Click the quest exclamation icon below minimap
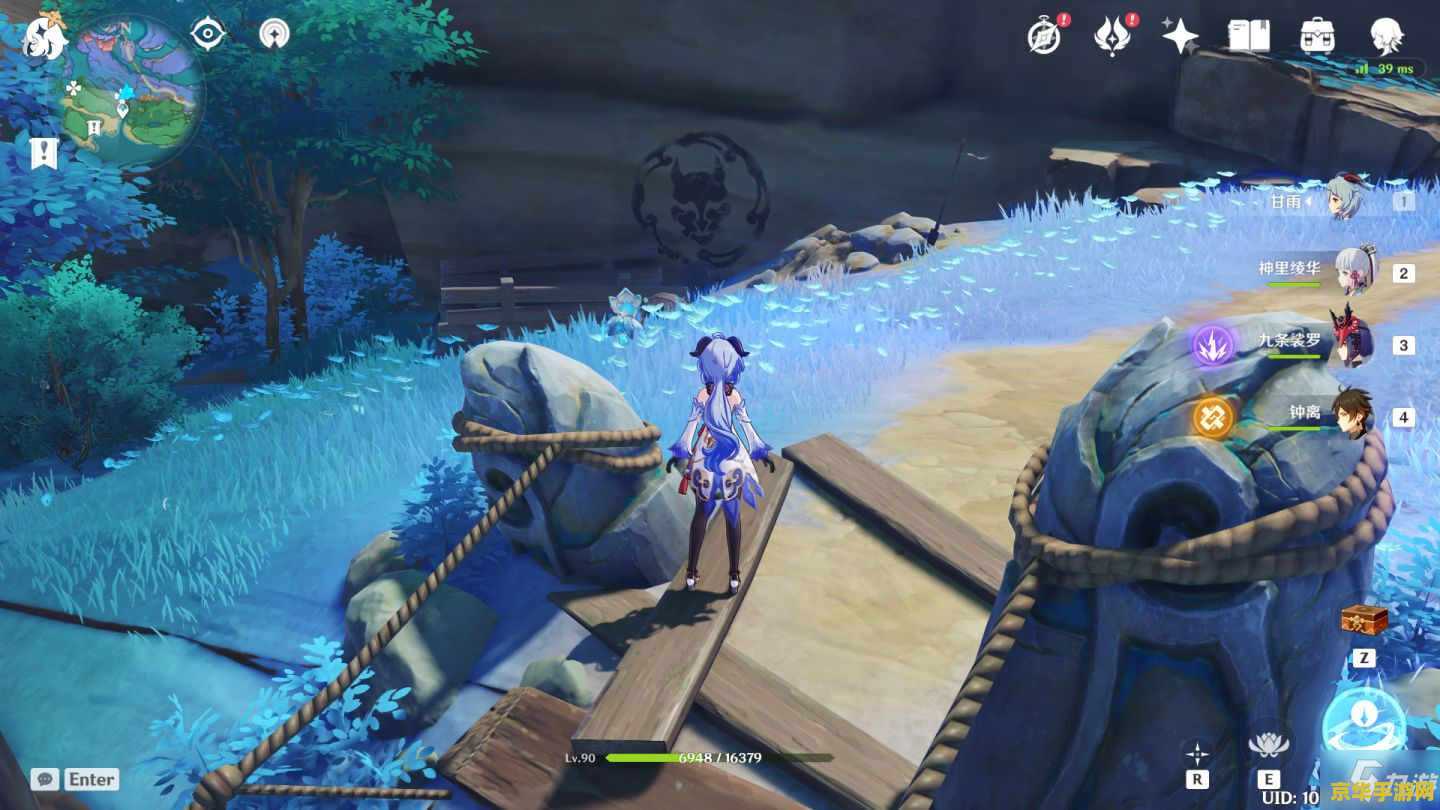The height and width of the screenshot is (810, 1440). coord(44,153)
